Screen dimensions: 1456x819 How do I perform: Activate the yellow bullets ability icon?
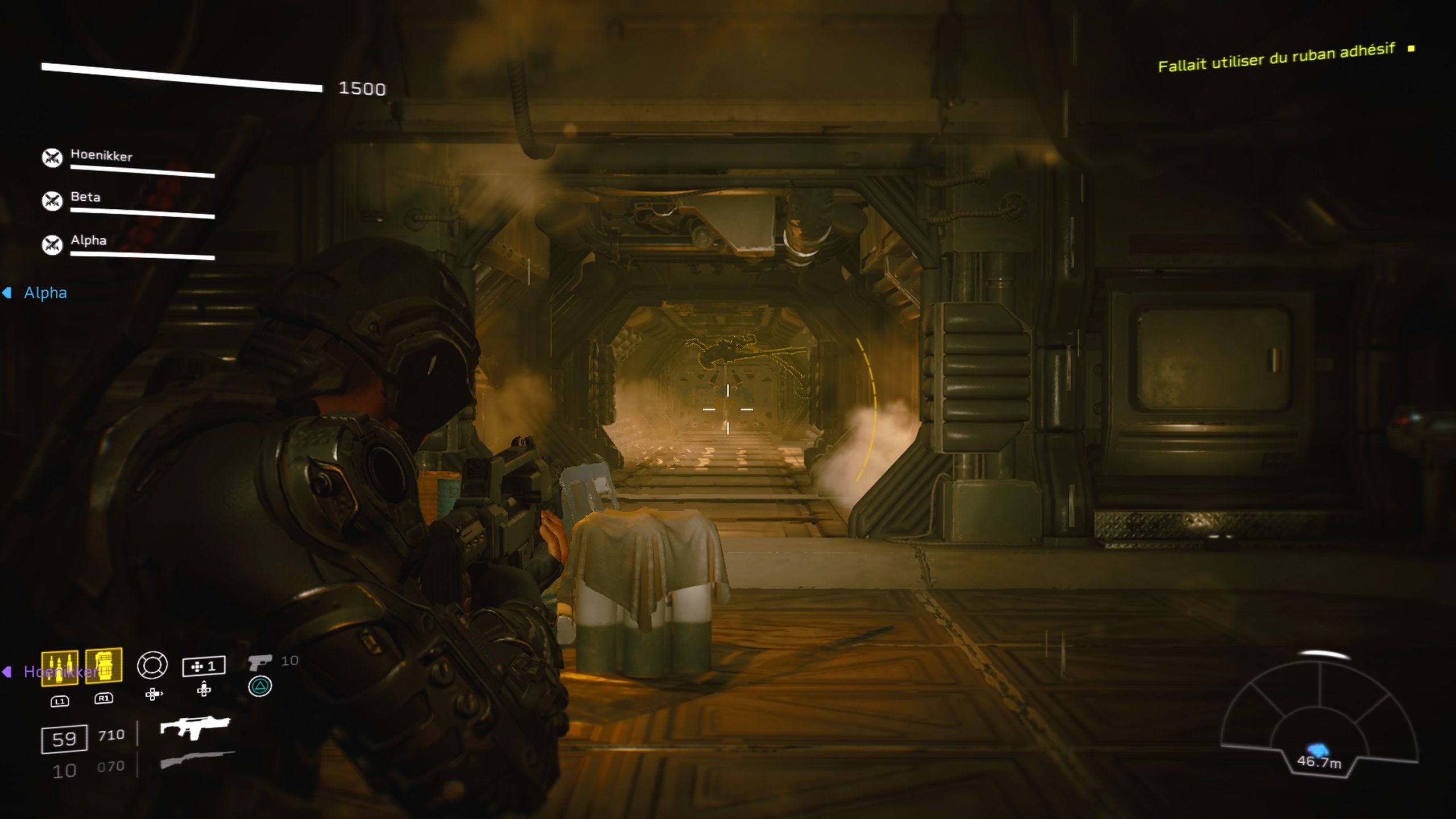click(60, 667)
